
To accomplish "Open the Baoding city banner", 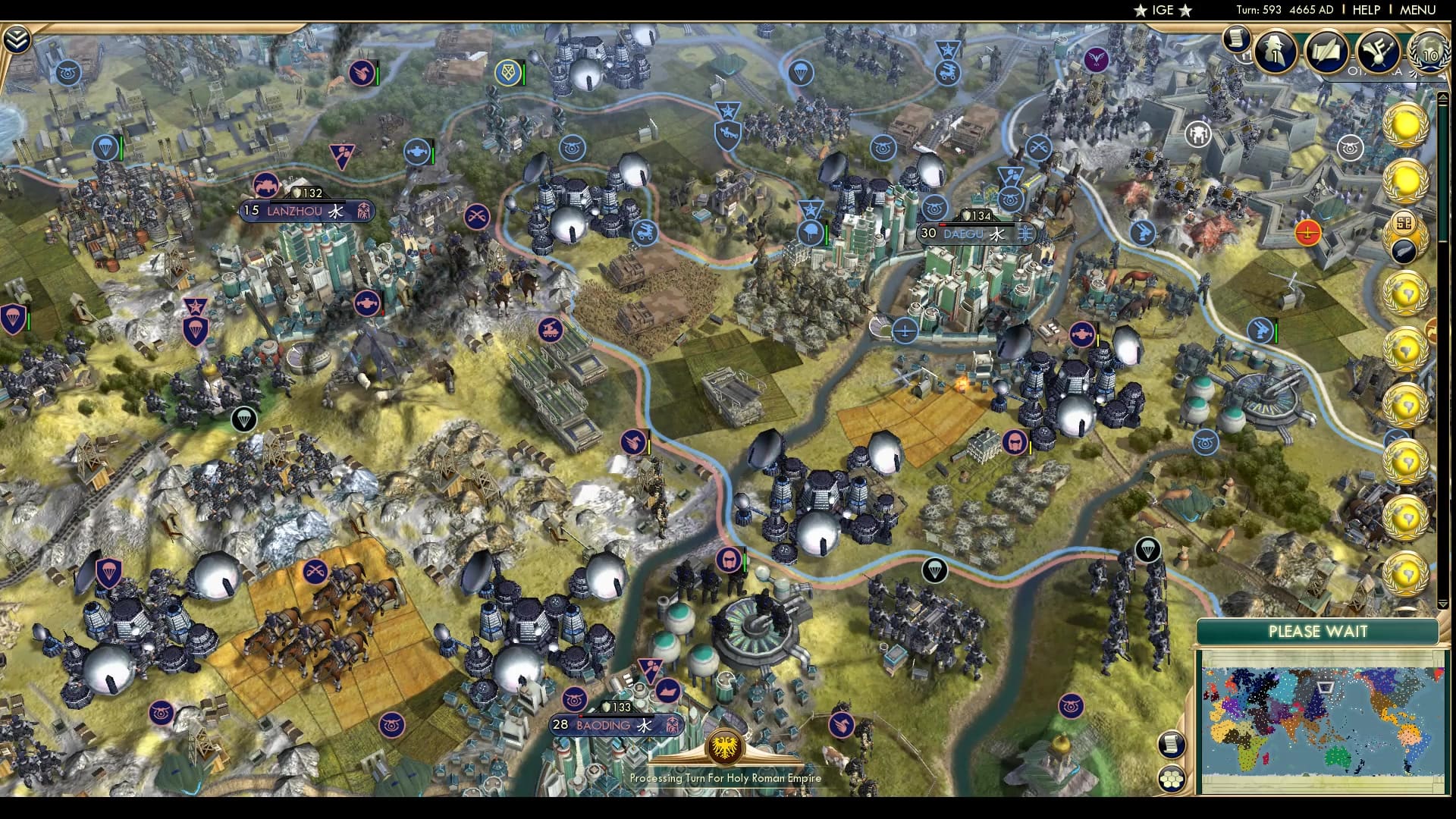I will pyautogui.click(x=611, y=725).
